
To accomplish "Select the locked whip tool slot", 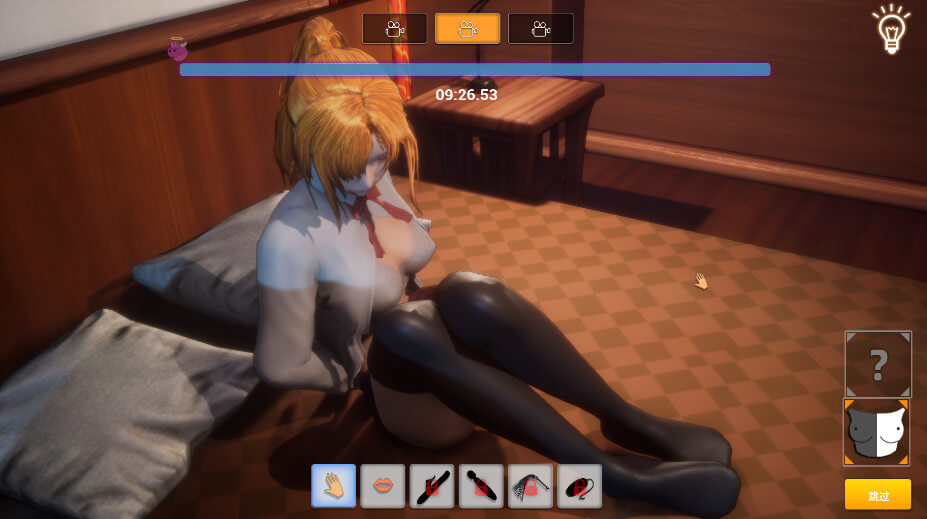I will click(x=530, y=486).
